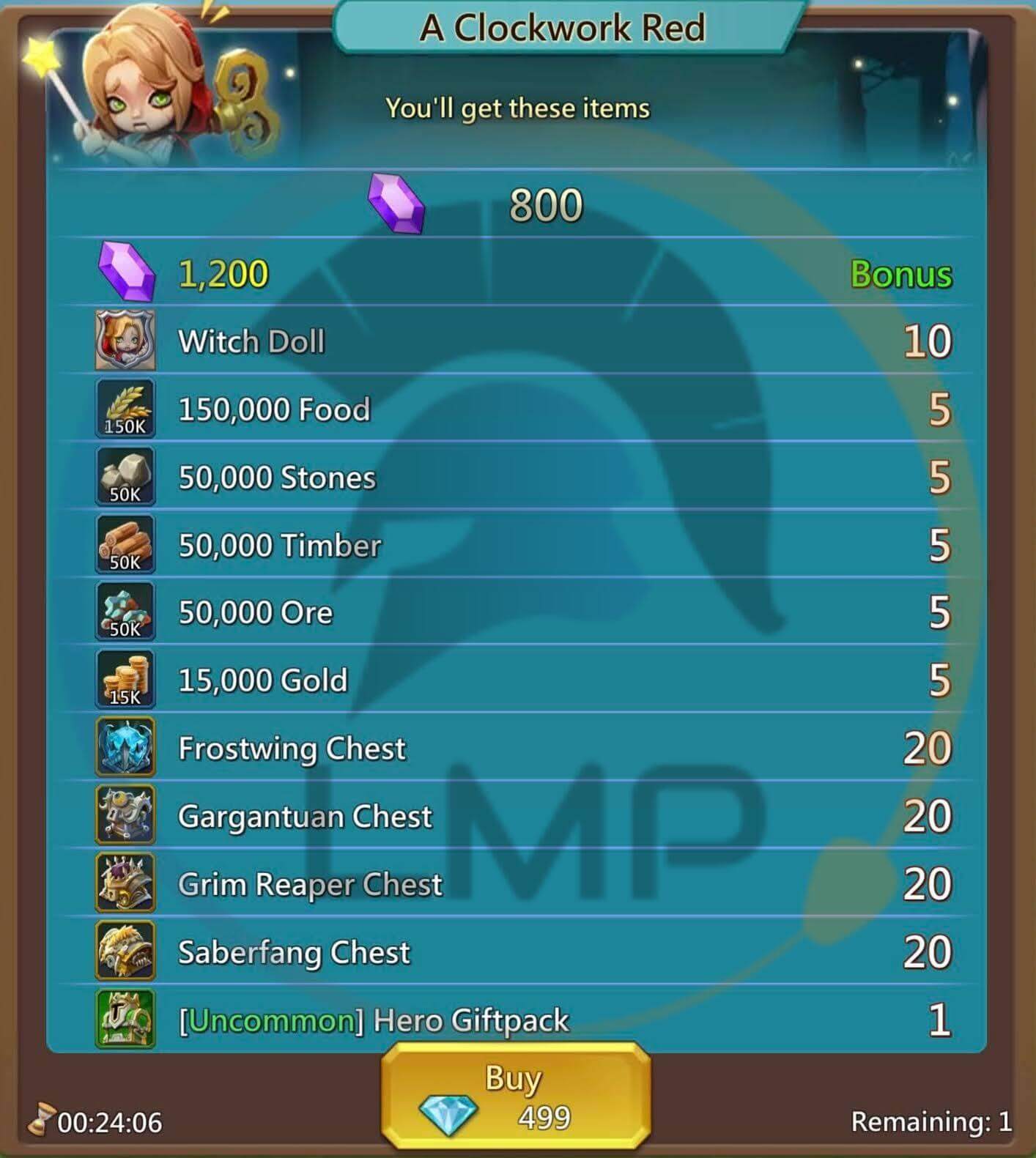This screenshot has width=1036, height=1158.
Task: Click the green Bonus label
Action: (x=901, y=275)
